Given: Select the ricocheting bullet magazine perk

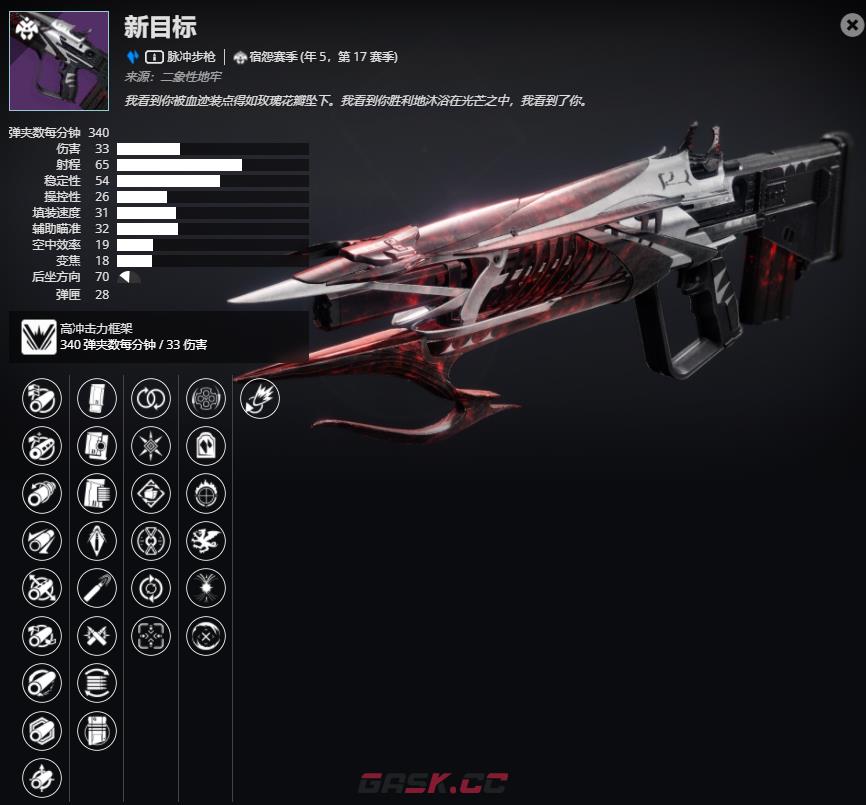Looking at the screenshot, I should click(x=97, y=588).
